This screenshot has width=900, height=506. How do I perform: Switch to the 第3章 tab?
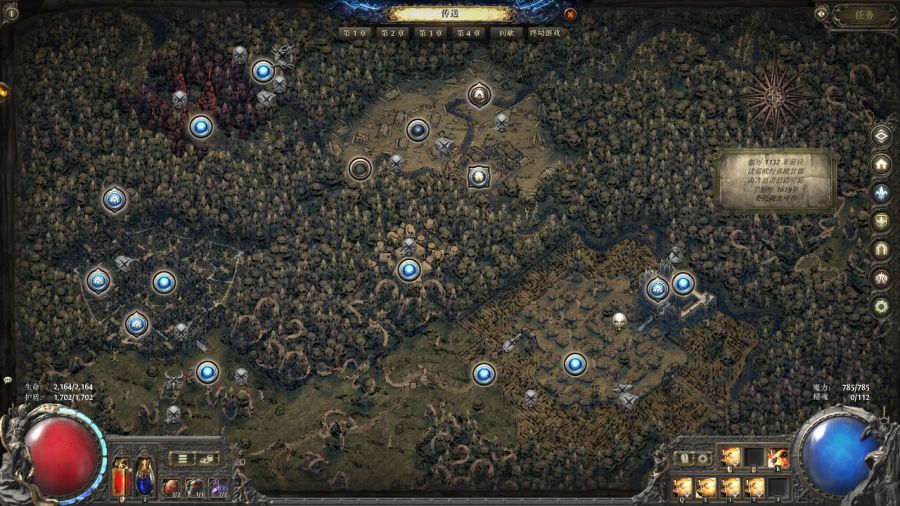429,33
